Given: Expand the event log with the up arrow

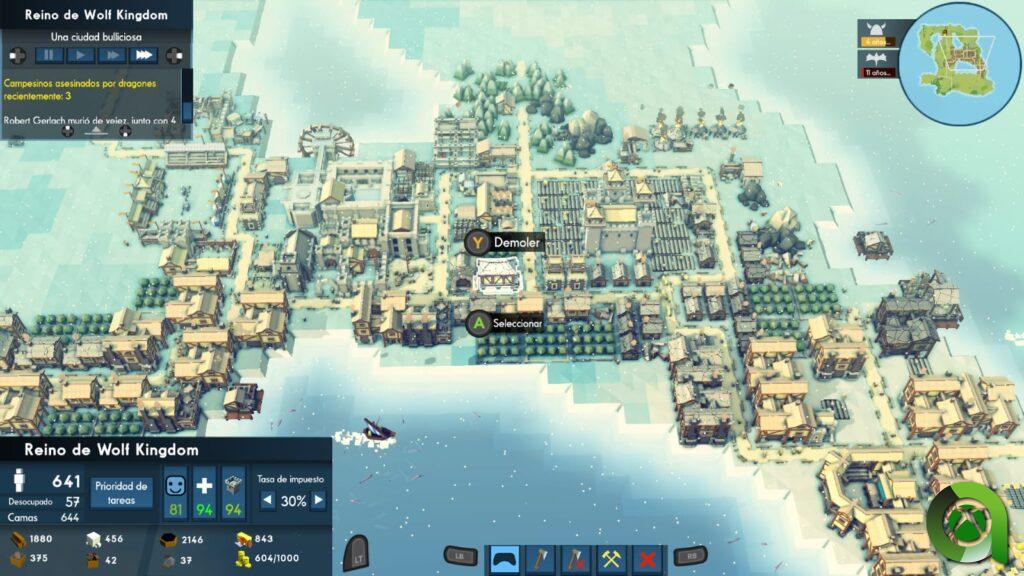Looking at the screenshot, I should point(96,129).
